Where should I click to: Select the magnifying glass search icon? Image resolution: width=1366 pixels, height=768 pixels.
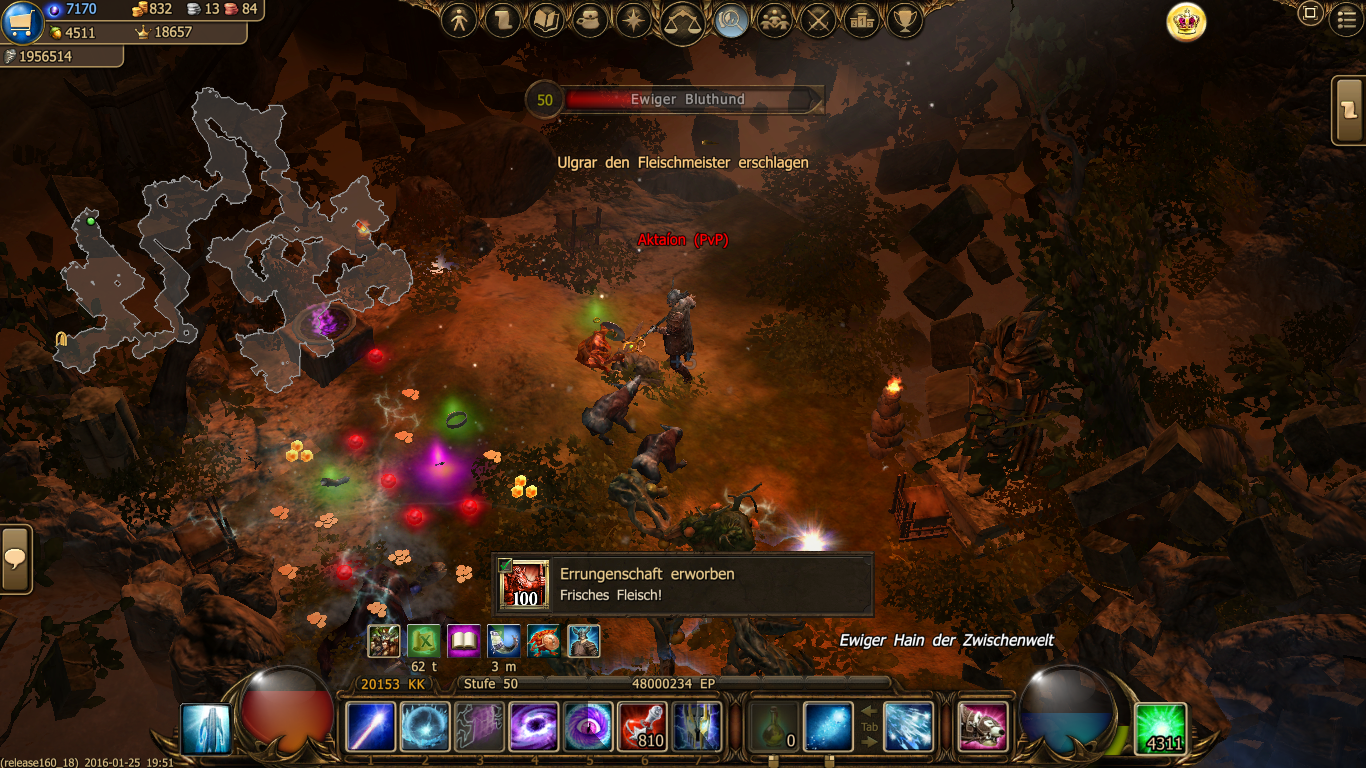coord(732,21)
